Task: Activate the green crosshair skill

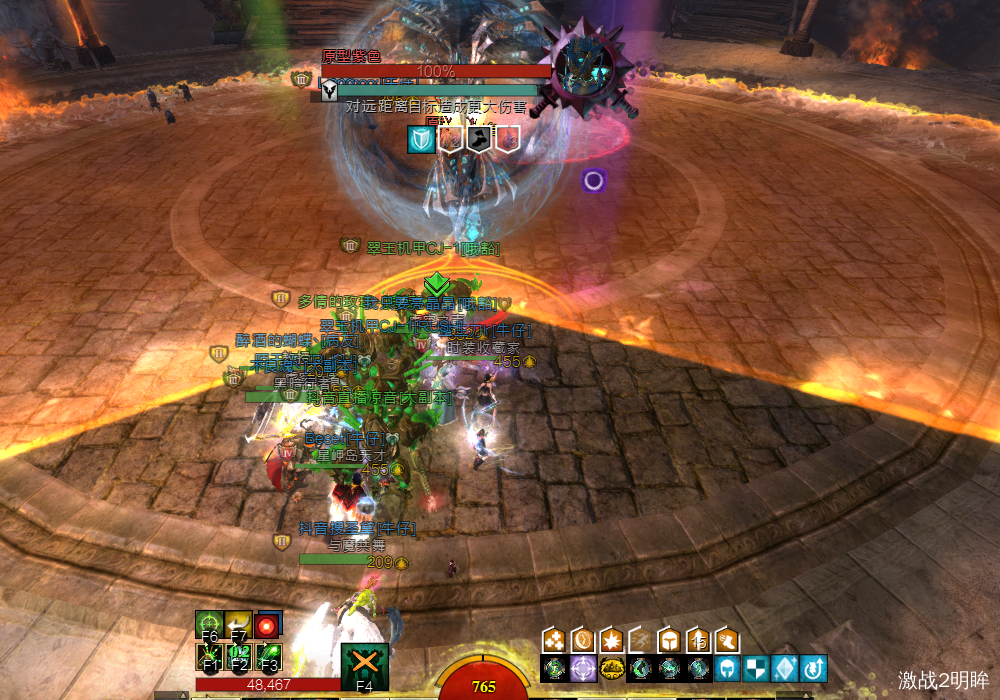Action: click(209, 625)
